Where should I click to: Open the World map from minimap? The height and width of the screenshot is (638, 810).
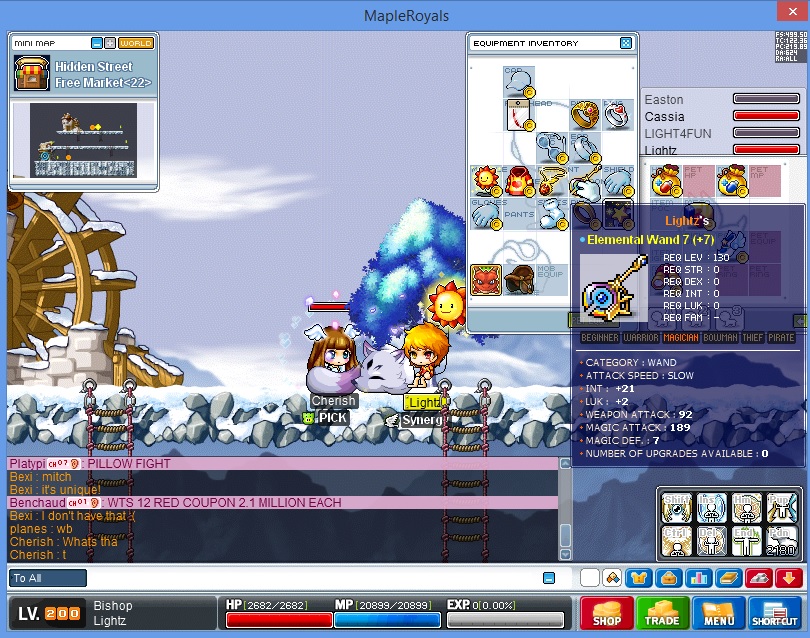pos(136,43)
